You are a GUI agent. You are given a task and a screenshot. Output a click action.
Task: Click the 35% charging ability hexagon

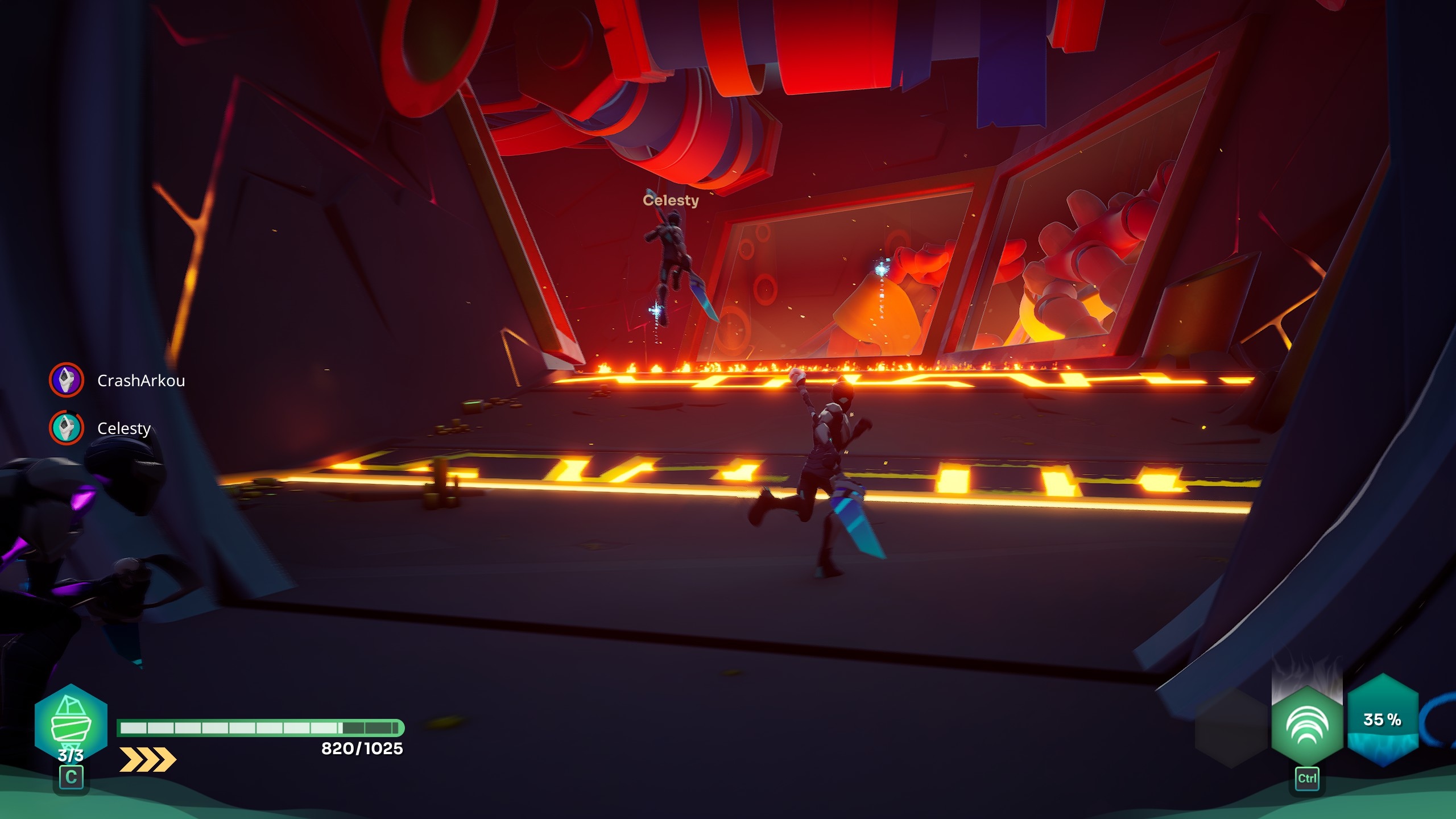(x=1382, y=720)
